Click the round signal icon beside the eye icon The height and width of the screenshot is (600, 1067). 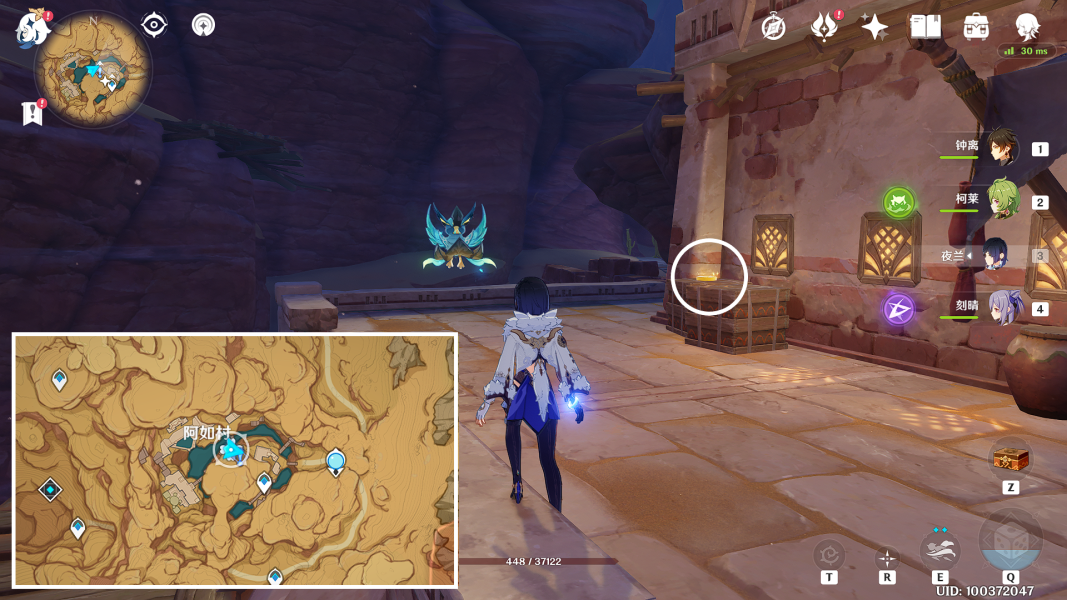pos(204,25)
